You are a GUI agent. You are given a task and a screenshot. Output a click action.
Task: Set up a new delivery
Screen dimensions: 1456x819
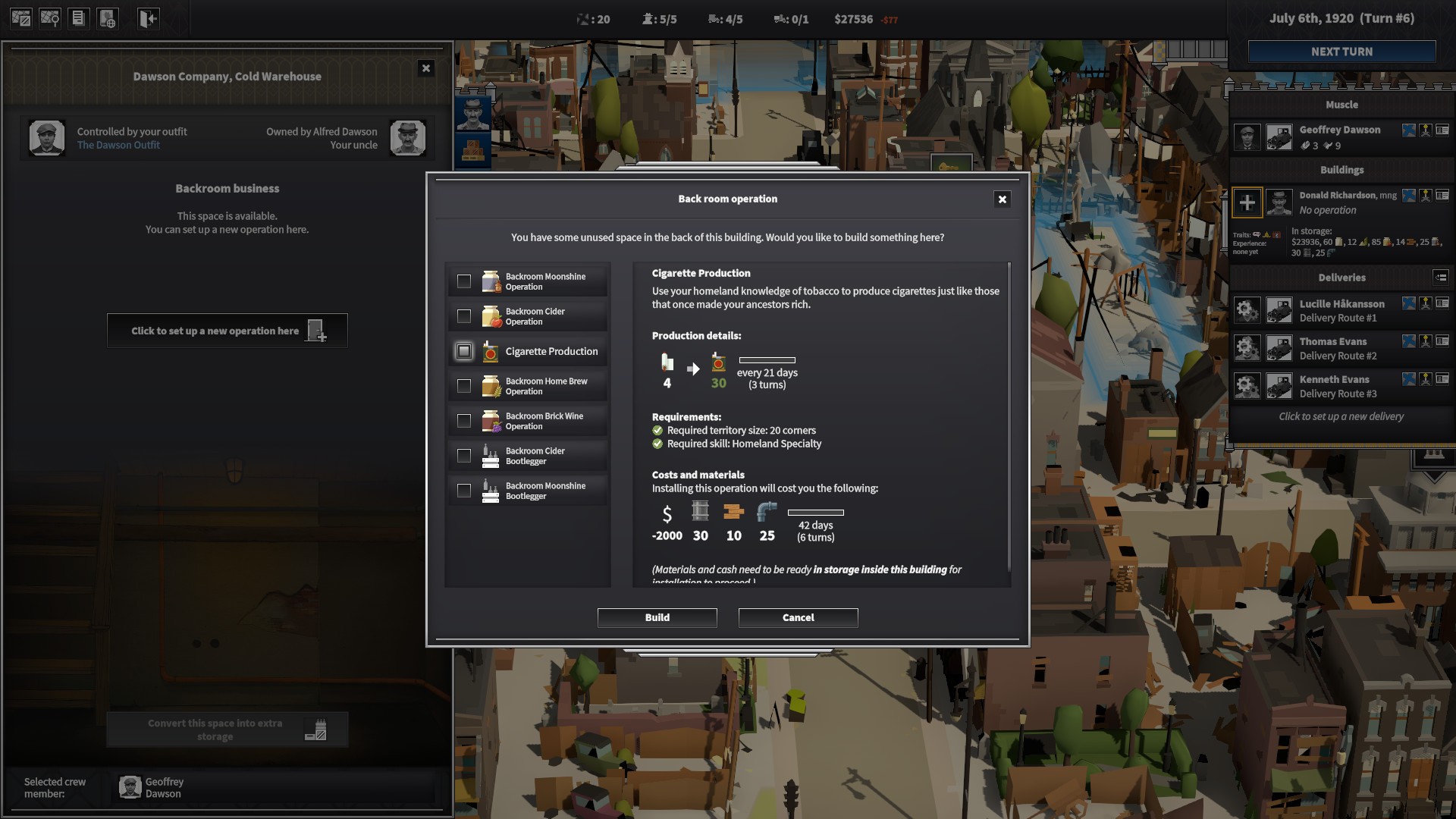tap(1341, 416)
